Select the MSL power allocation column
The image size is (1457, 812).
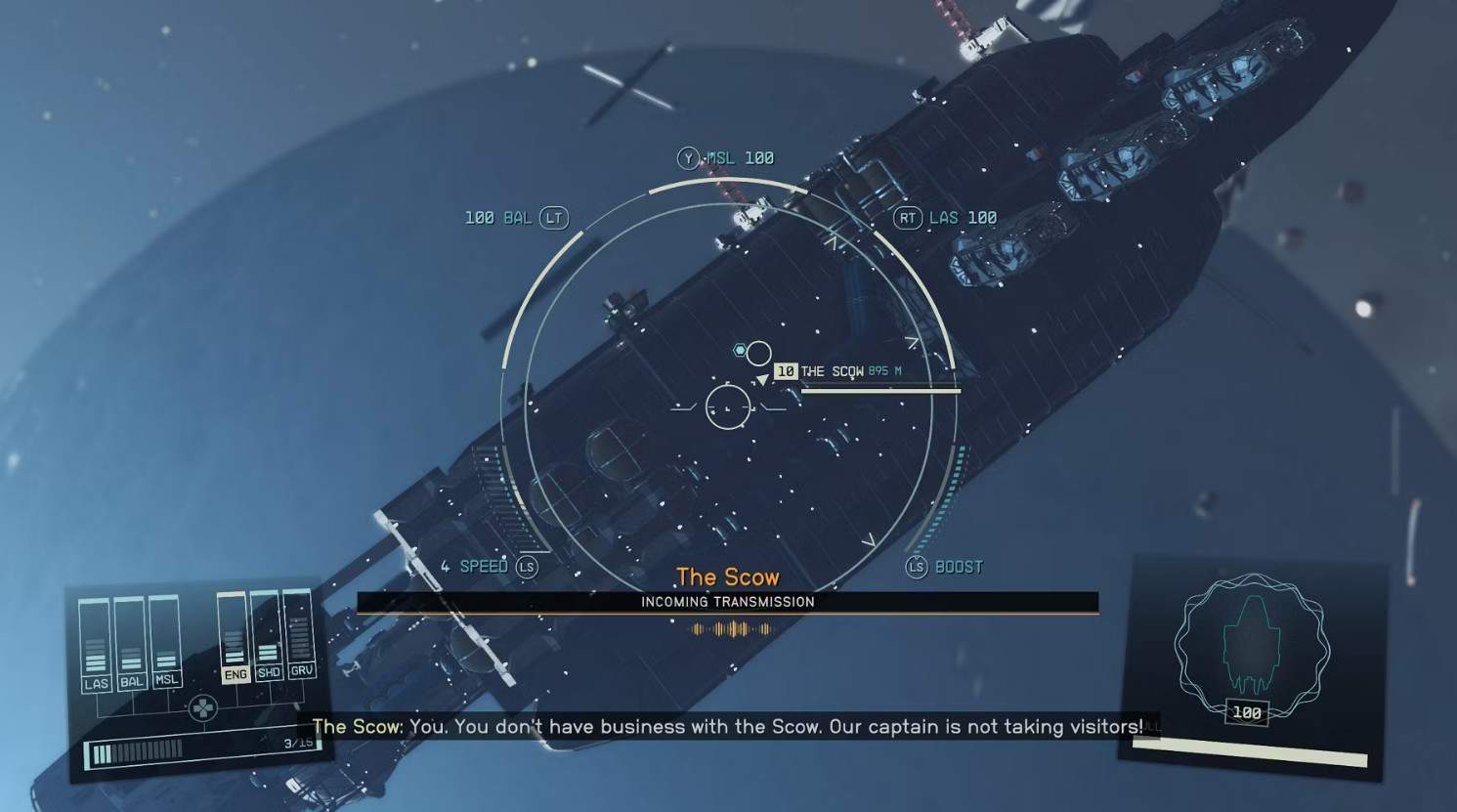pos(165,640)
